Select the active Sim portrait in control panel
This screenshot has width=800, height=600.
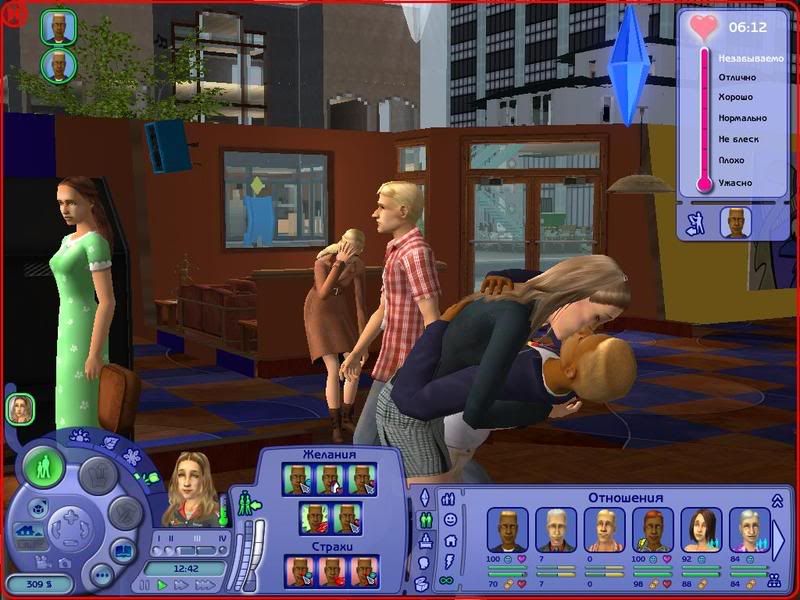pos(194,487)
